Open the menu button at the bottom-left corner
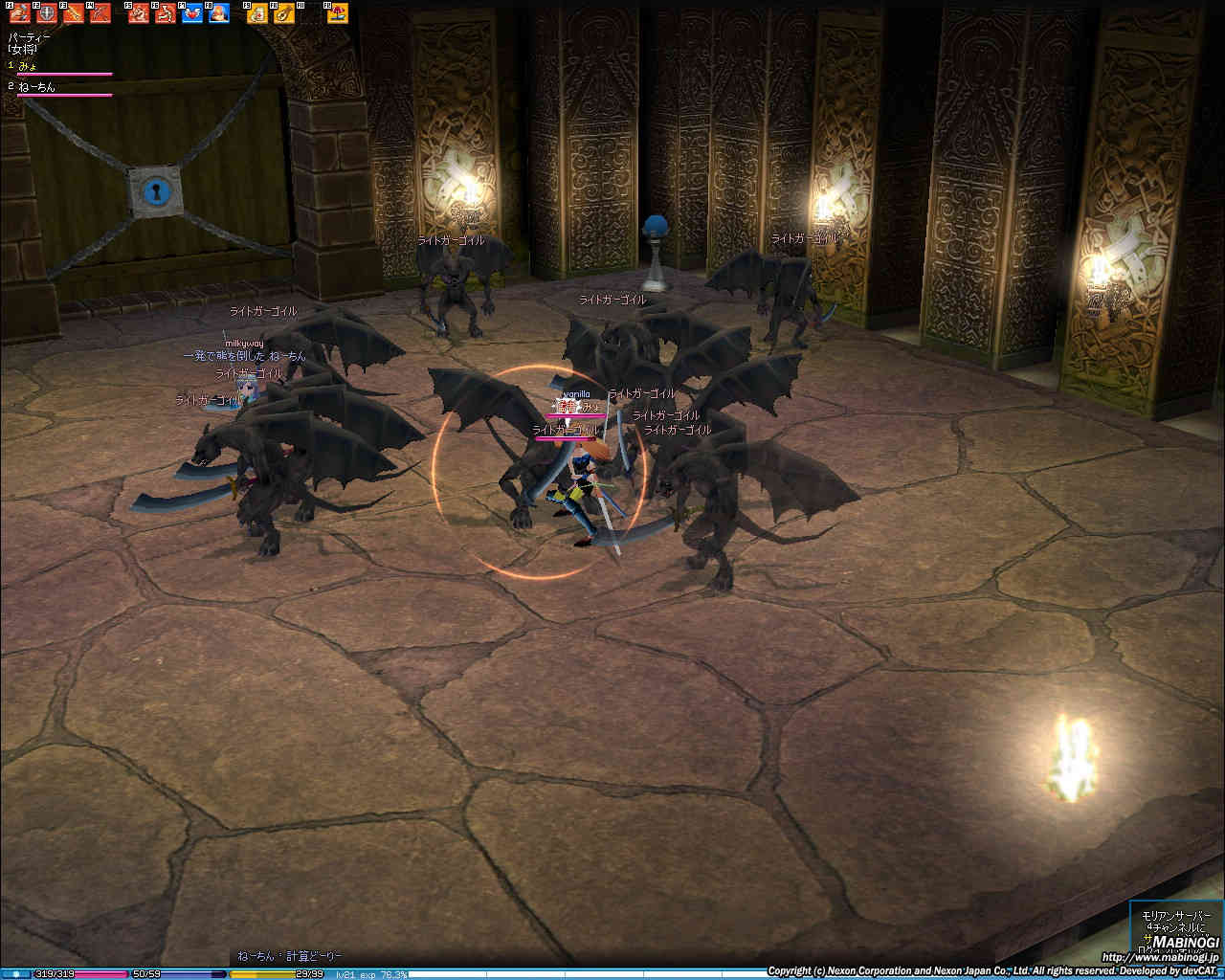Viewport: 1225px width, 980px height. pyautogui.click(x=15, y=974)
